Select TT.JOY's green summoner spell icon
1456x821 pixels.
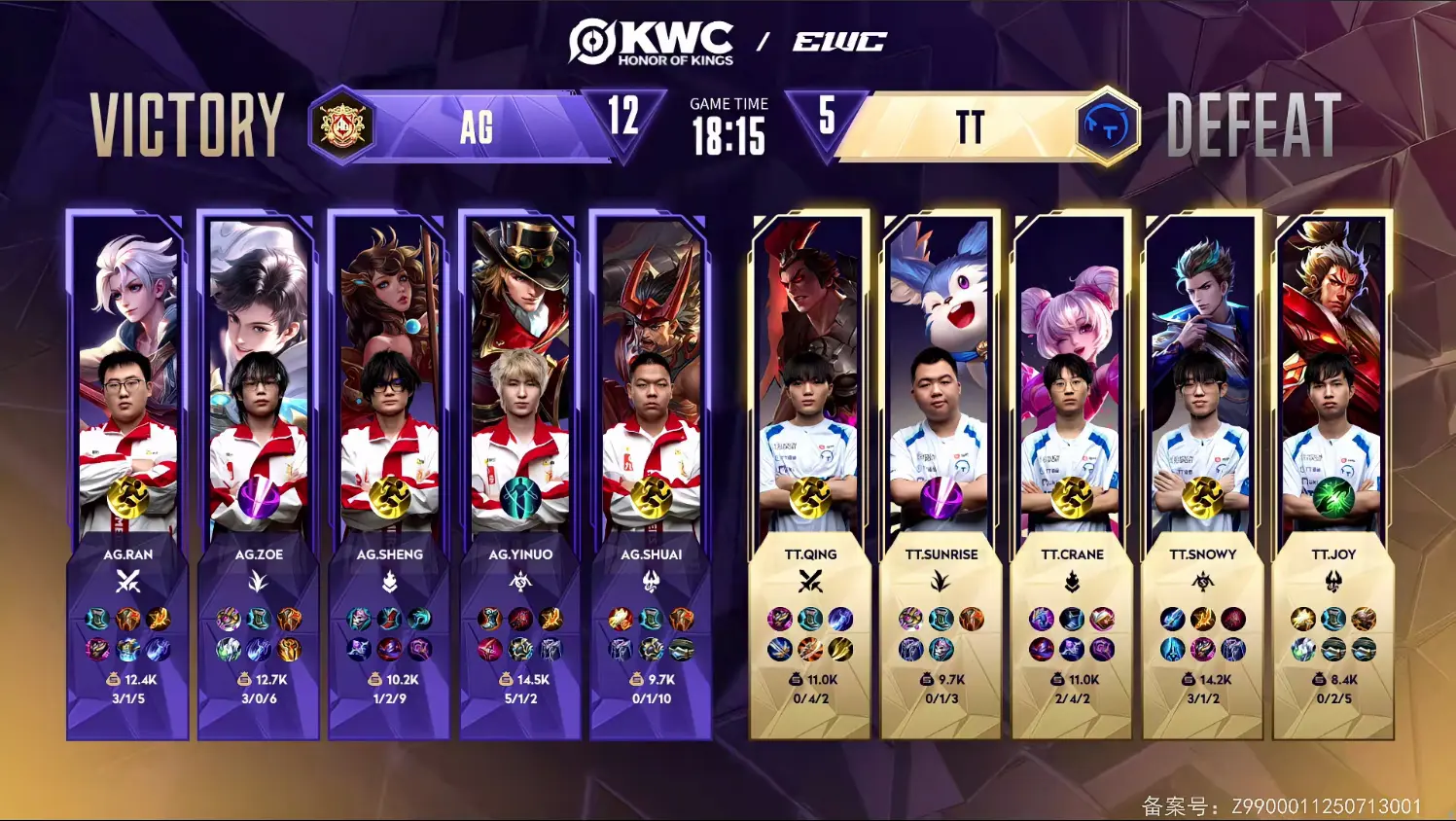(1333, 497)
